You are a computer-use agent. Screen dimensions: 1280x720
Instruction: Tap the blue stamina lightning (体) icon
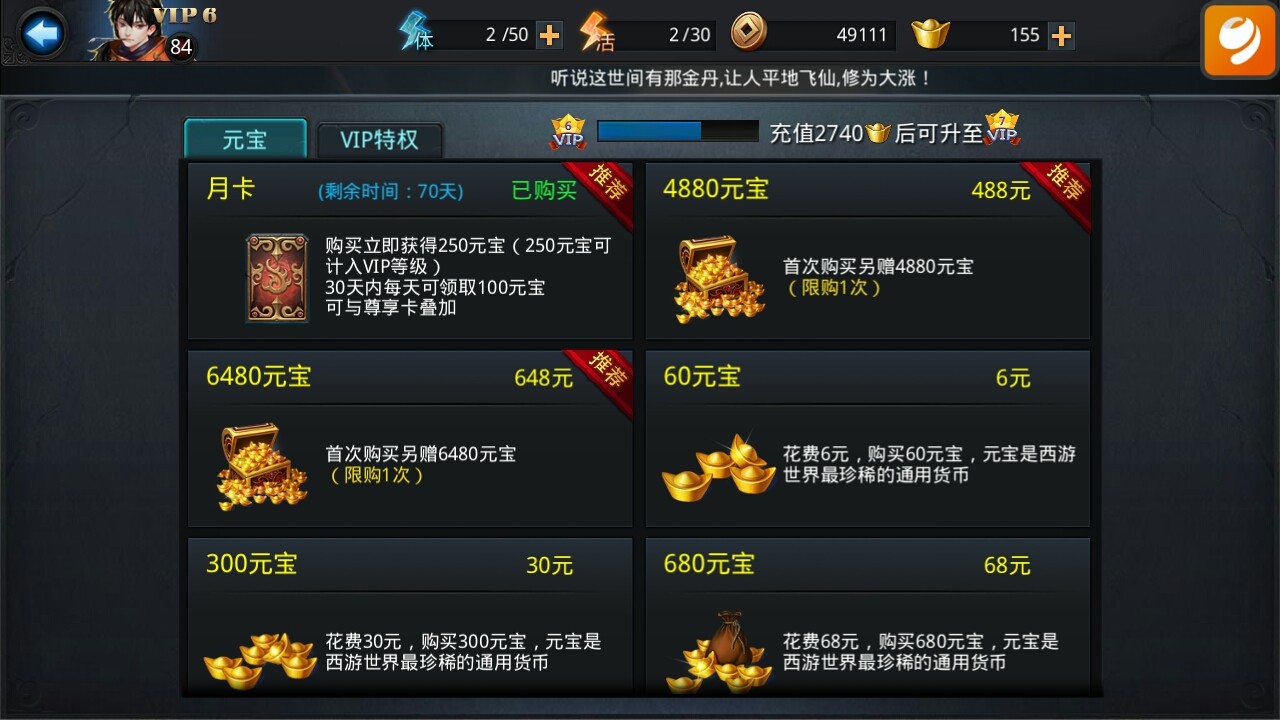point(413,33)
